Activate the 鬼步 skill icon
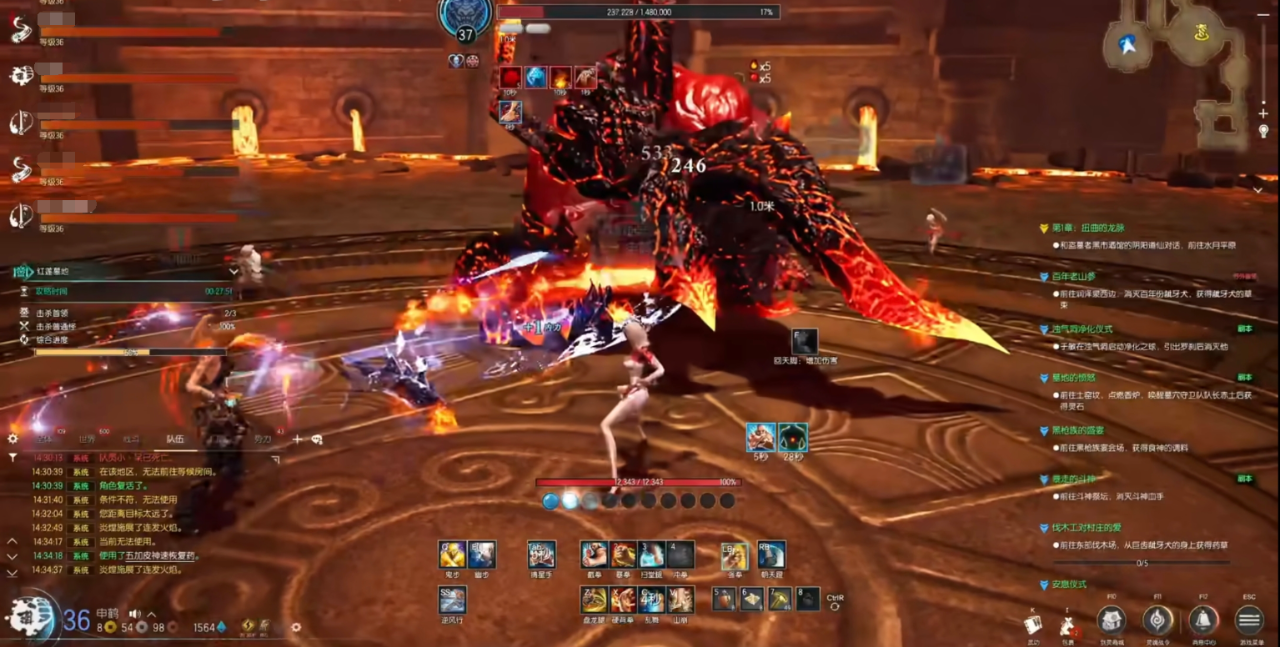The image size is (1280, 647). 452,555
